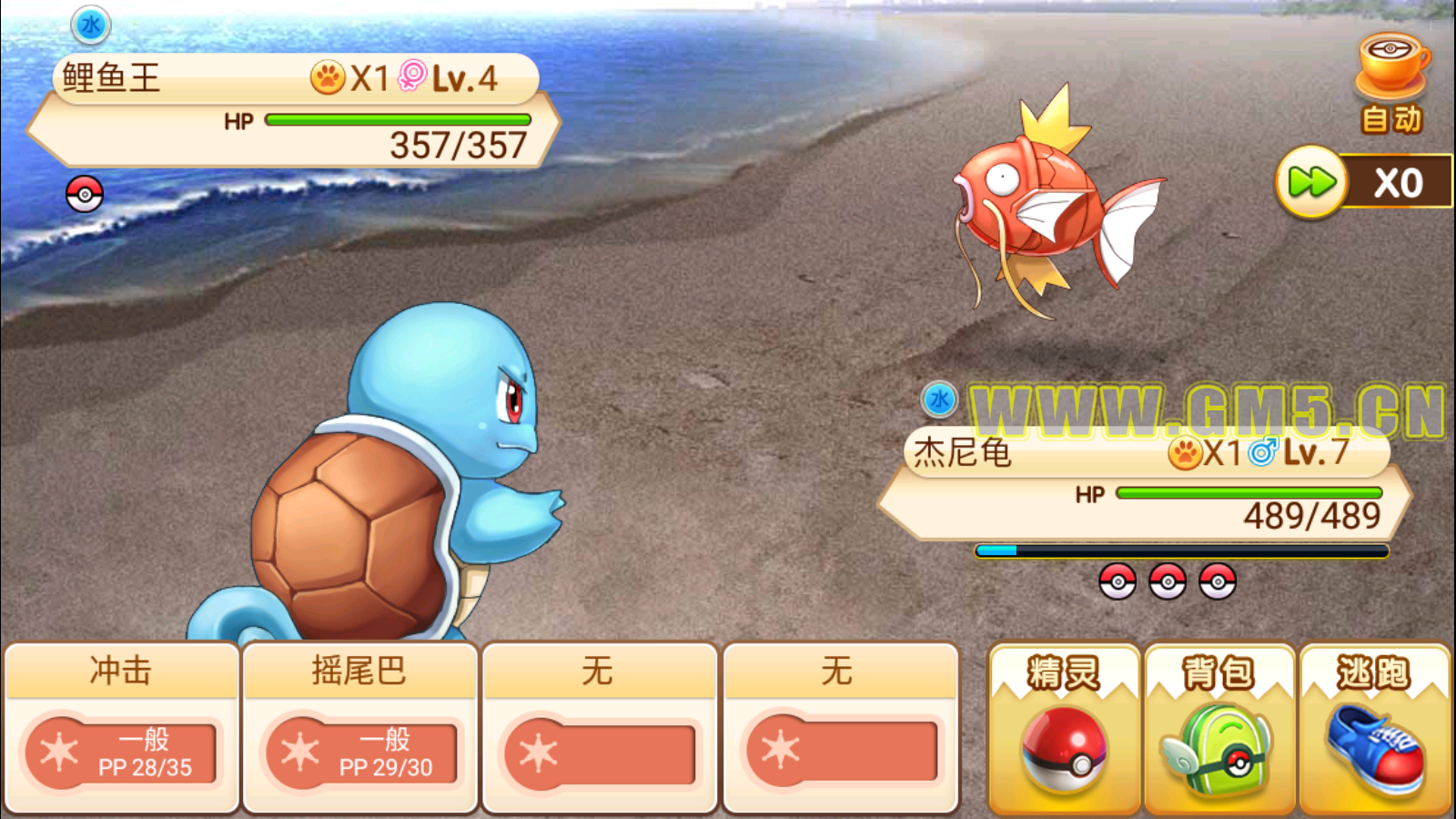Use the 冲击 attack move
Image resolution: width=1456 pixels, height=819 pixels.
click(x=121, y=727)
